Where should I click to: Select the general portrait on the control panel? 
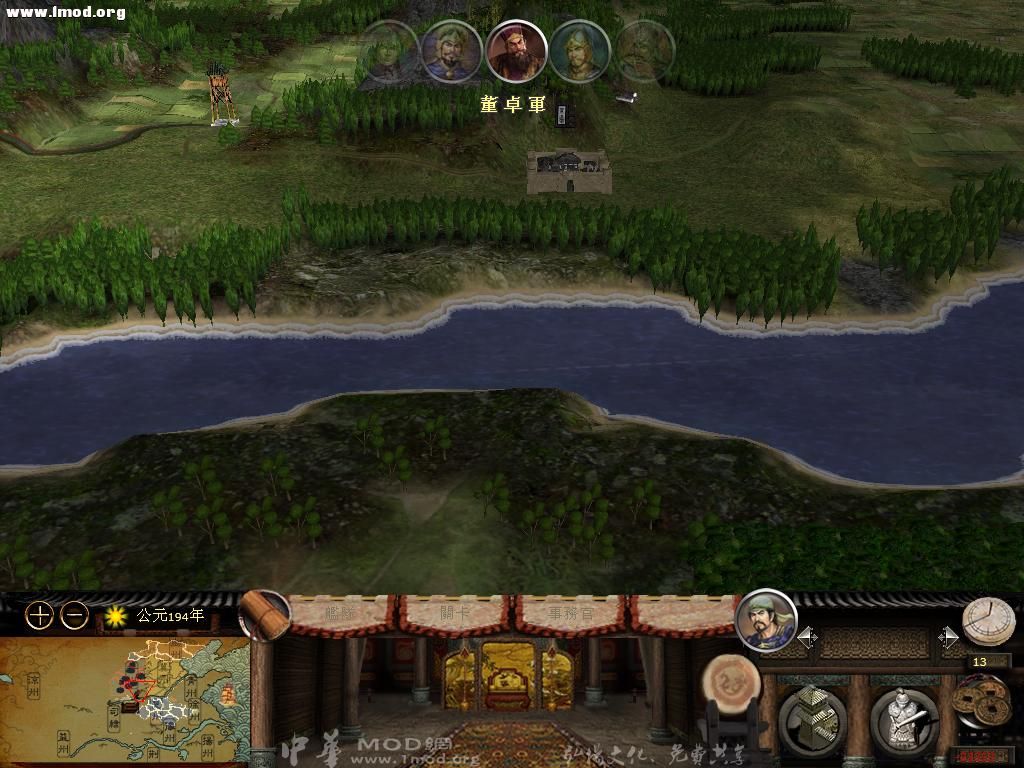click(x=766, y=620)
